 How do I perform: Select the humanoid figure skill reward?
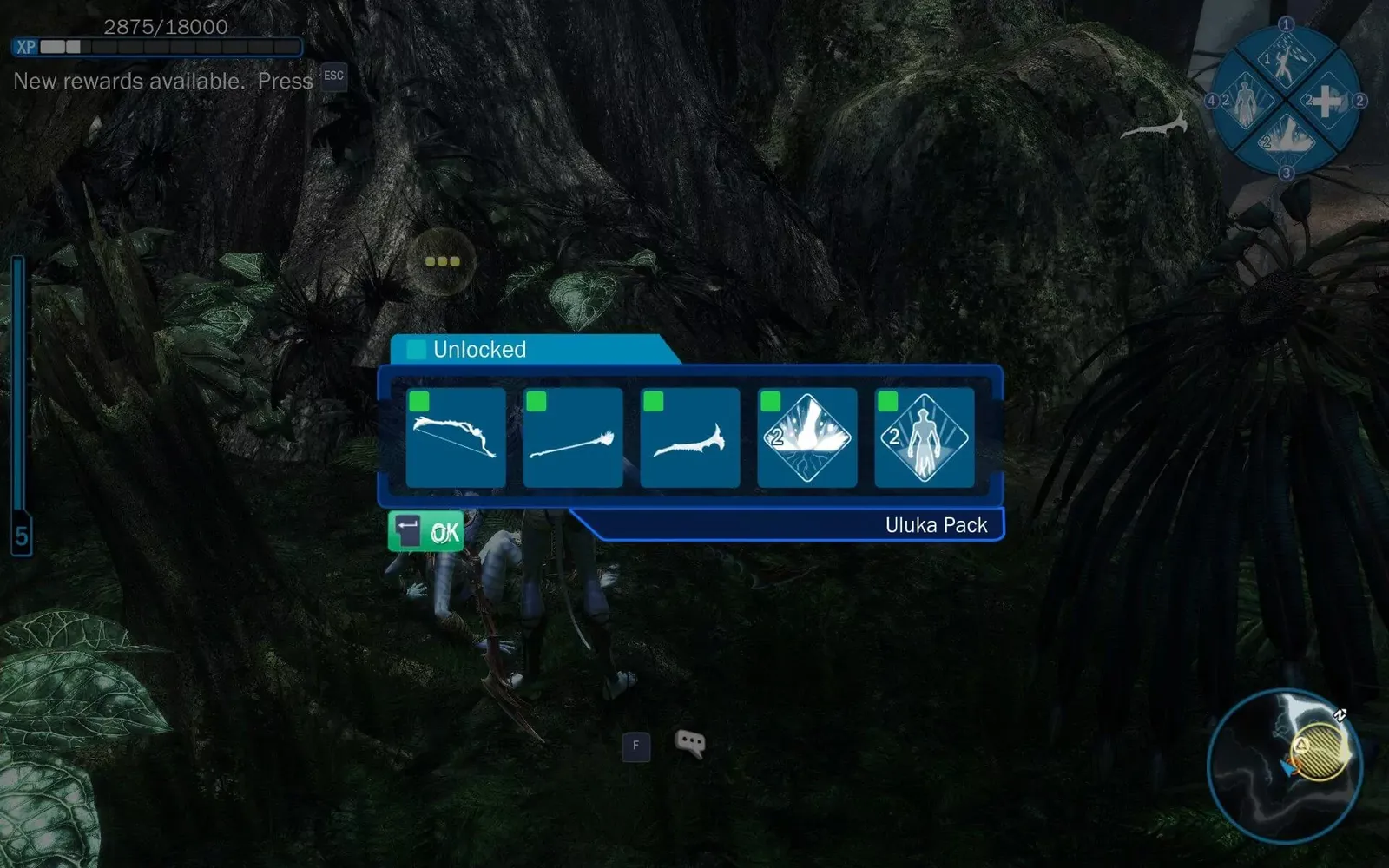point(925,437)
